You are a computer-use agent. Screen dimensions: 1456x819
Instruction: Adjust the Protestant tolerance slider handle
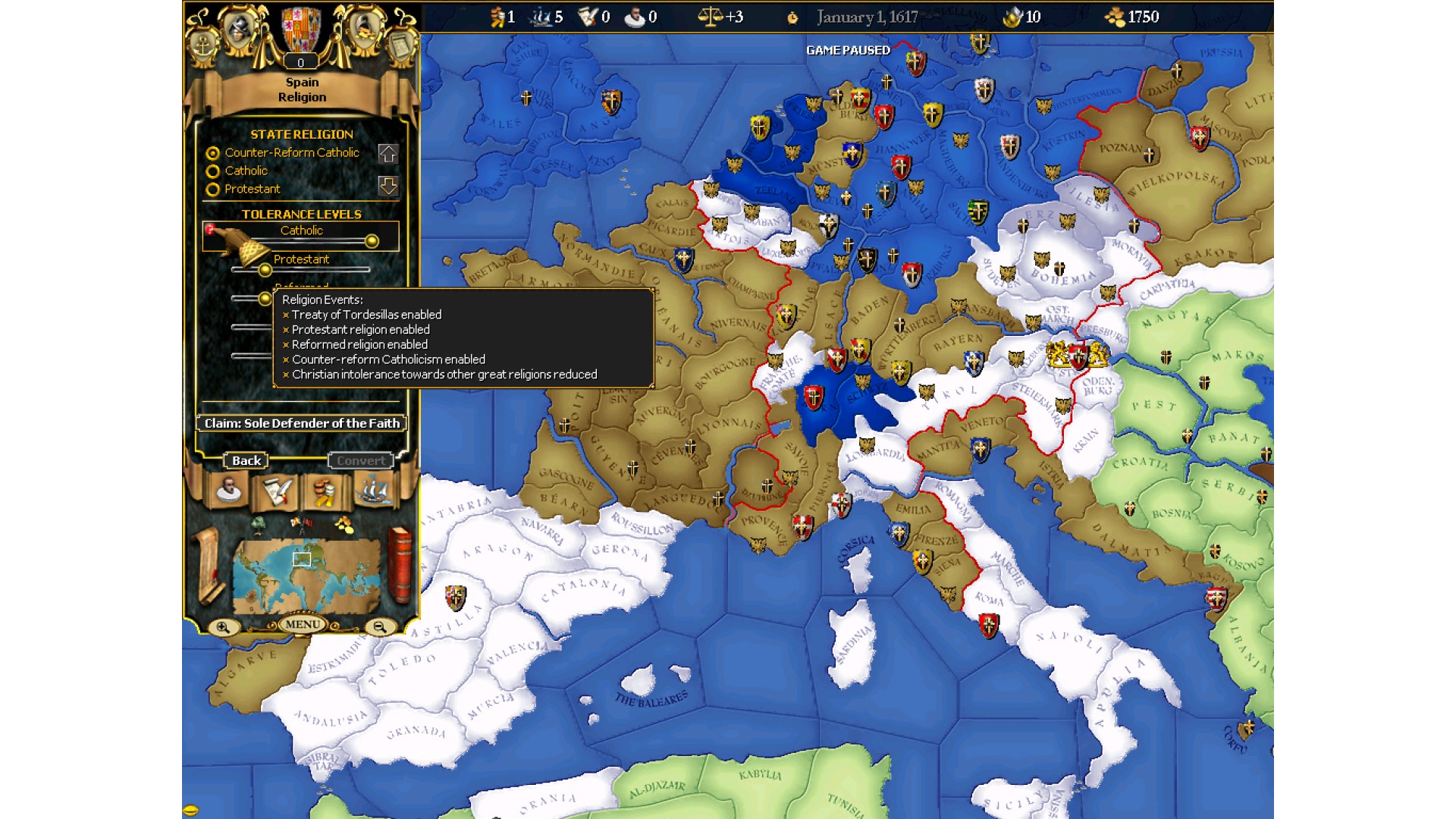click(x=265, y=270)
